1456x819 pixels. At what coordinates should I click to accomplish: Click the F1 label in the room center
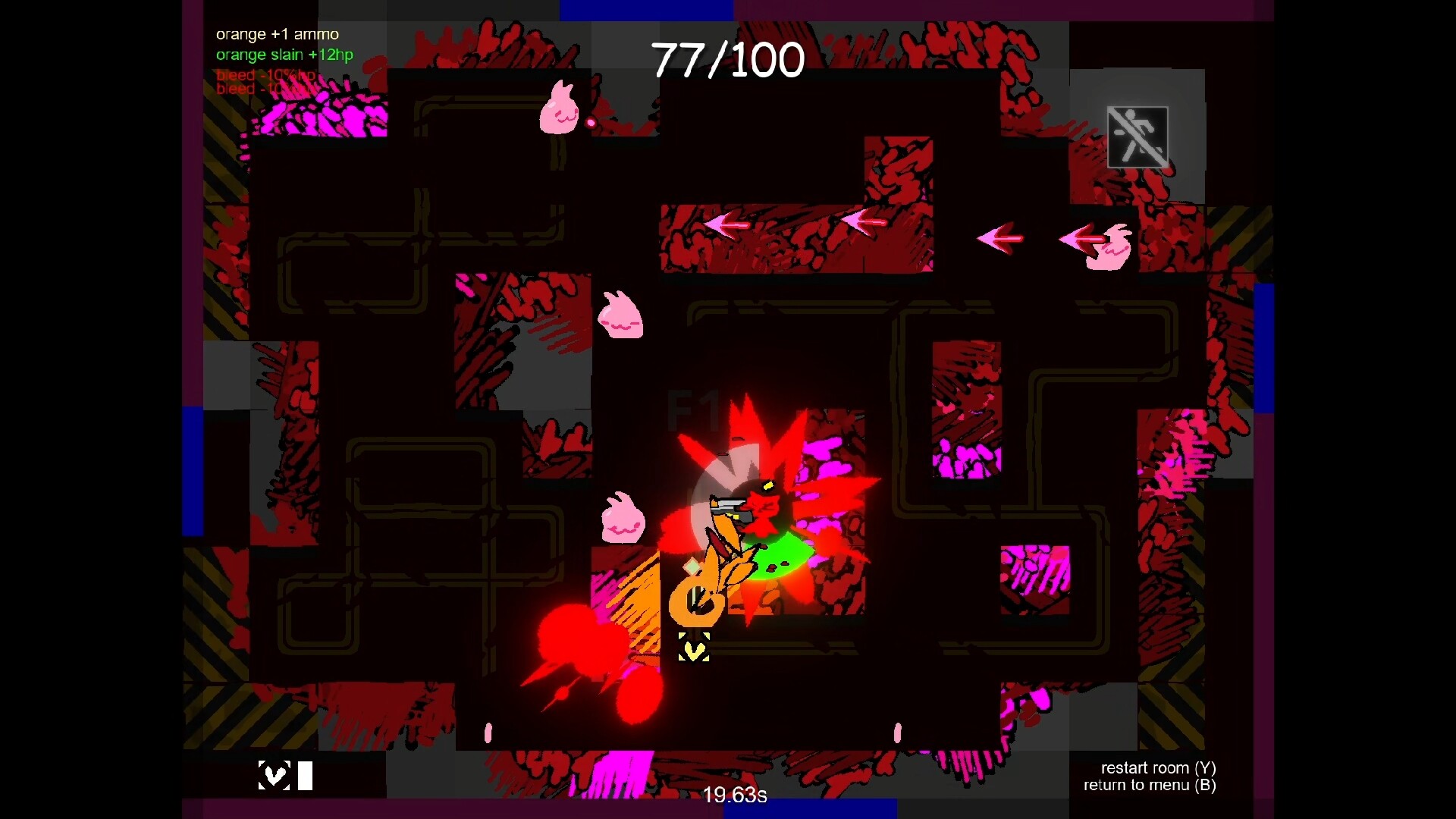[694, 409]
